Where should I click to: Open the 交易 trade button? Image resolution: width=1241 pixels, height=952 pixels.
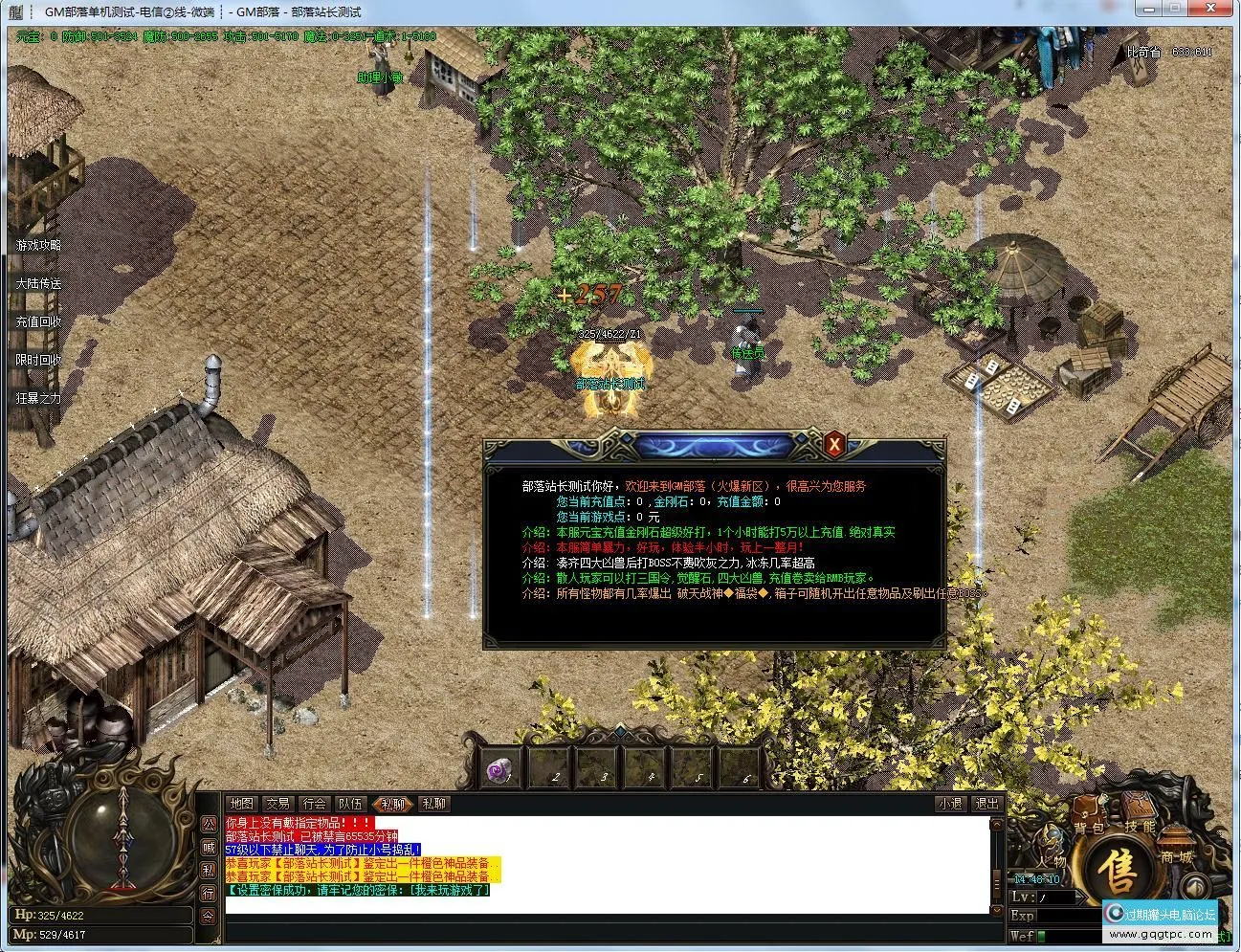278,804
